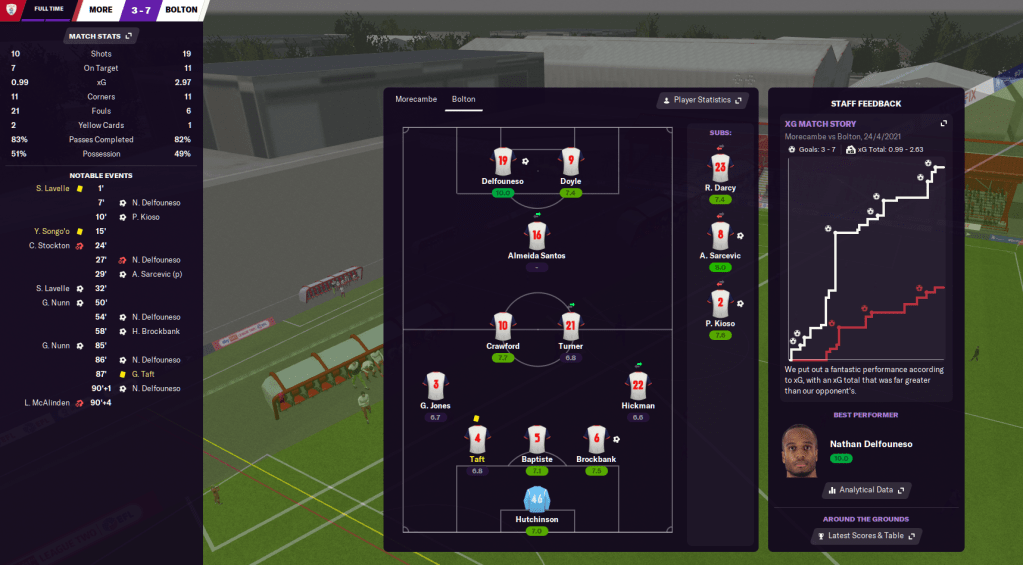The width and height of the screenshot is (1023, 565).
Task: Select substitute P. Kioso
Action: click(720, 303)
